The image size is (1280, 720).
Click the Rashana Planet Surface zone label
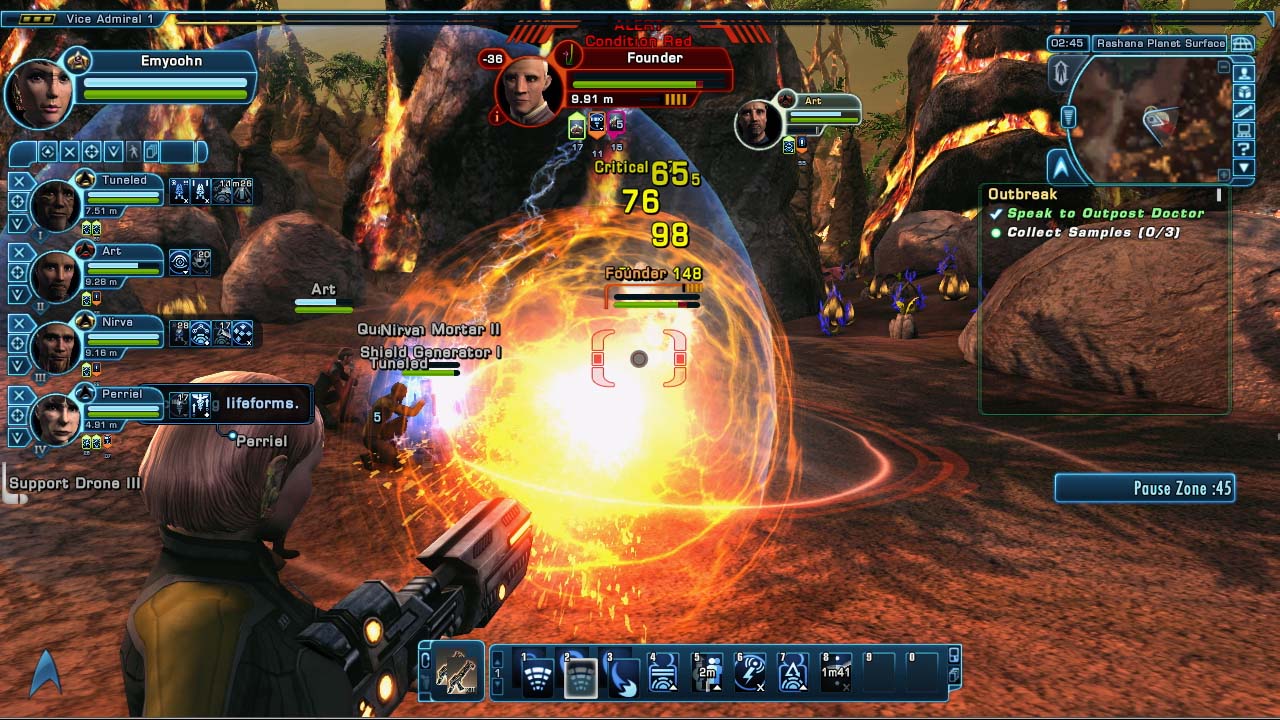[x=1160, y=44]
